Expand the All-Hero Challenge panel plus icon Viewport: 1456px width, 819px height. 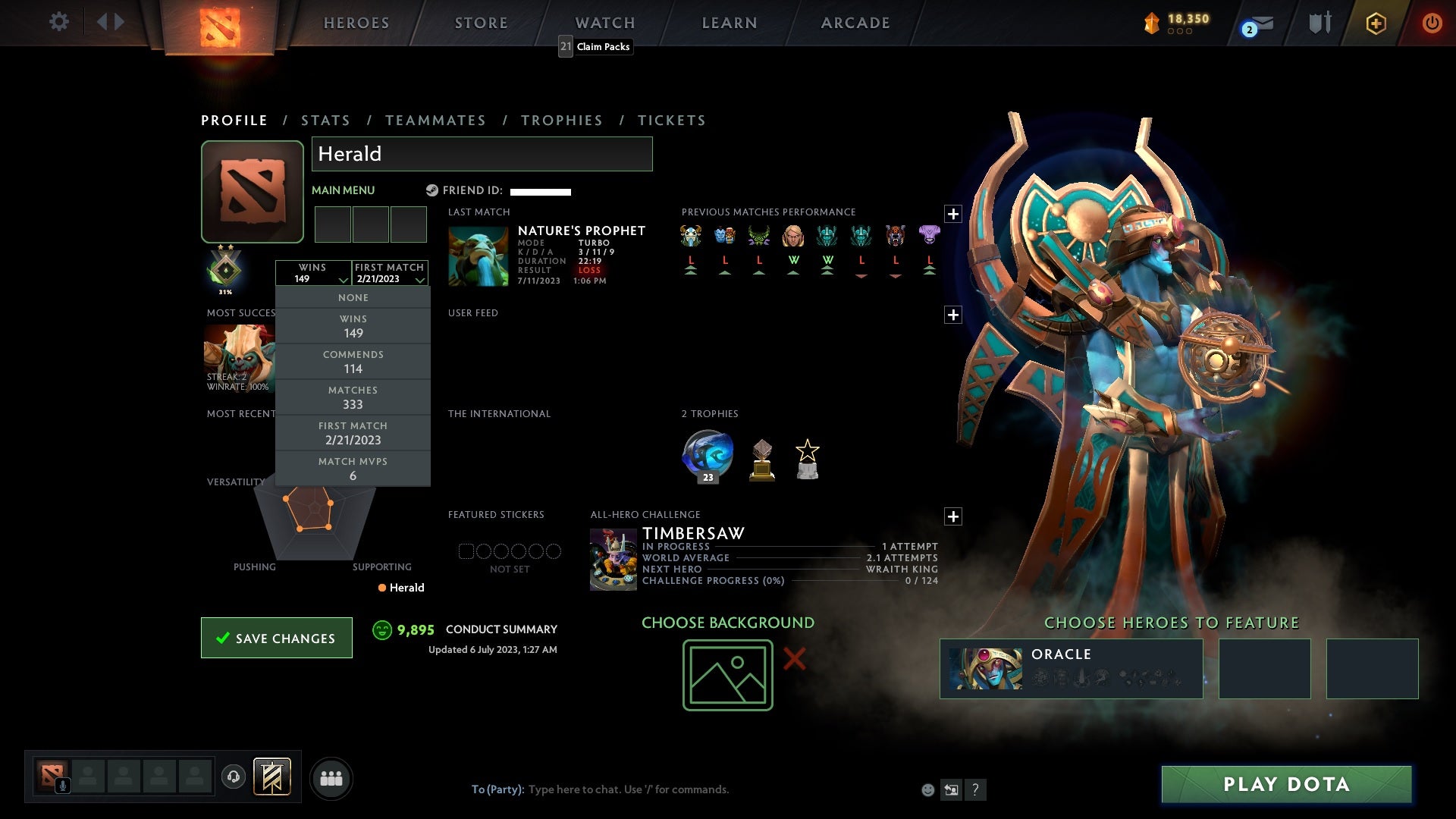coord(953,516)
